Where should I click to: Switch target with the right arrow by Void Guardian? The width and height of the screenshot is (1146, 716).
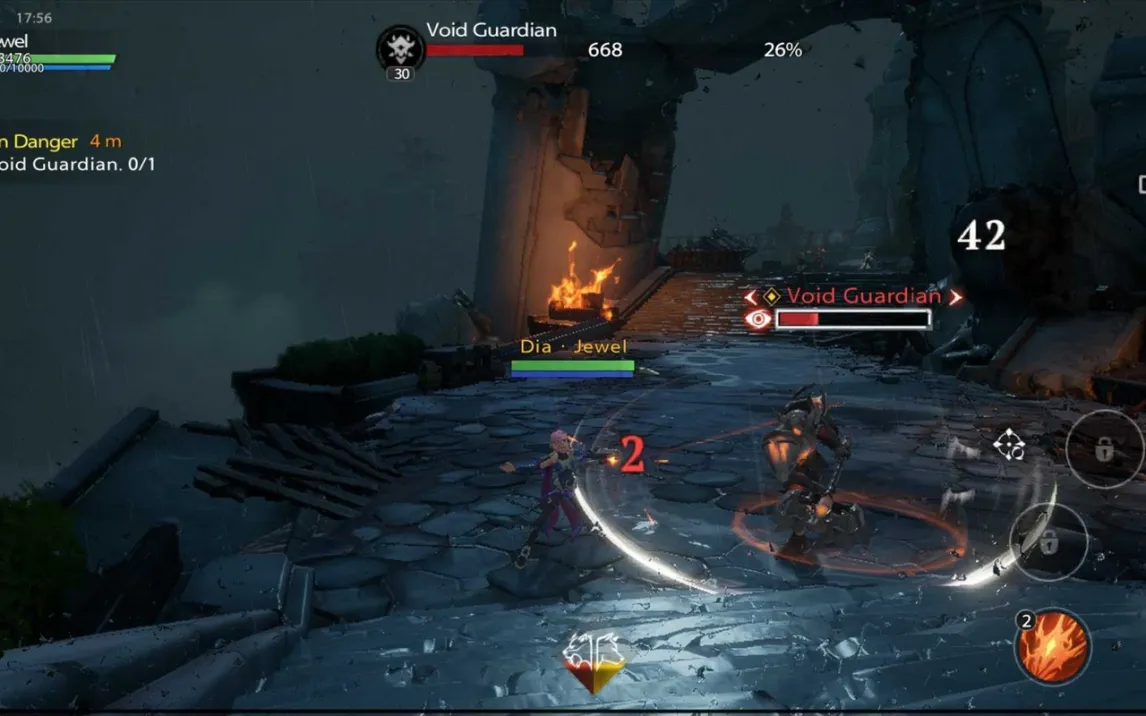point(955,297)
